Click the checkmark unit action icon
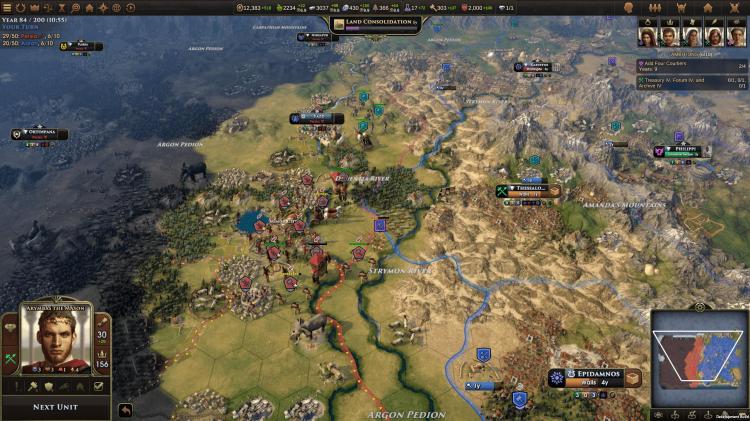Screen dimensions: 750x421 (x=98, y=385)
